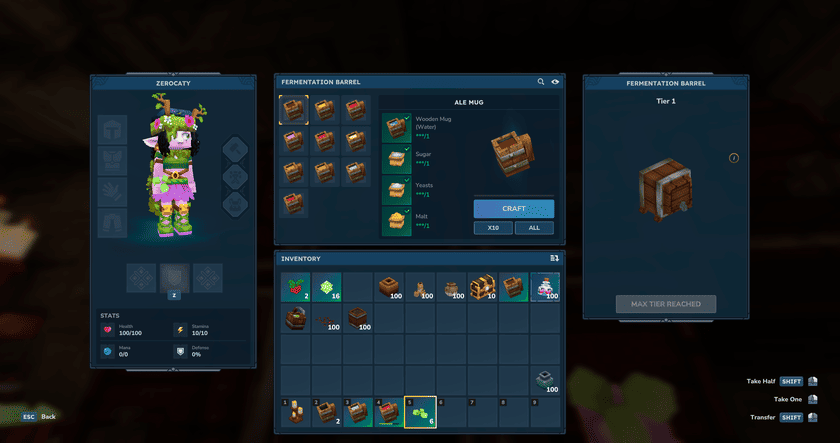The width and height of the screenshot is (840, 443).
Task: Choose the X10 craft quantity
Action: tap(493, 228)
